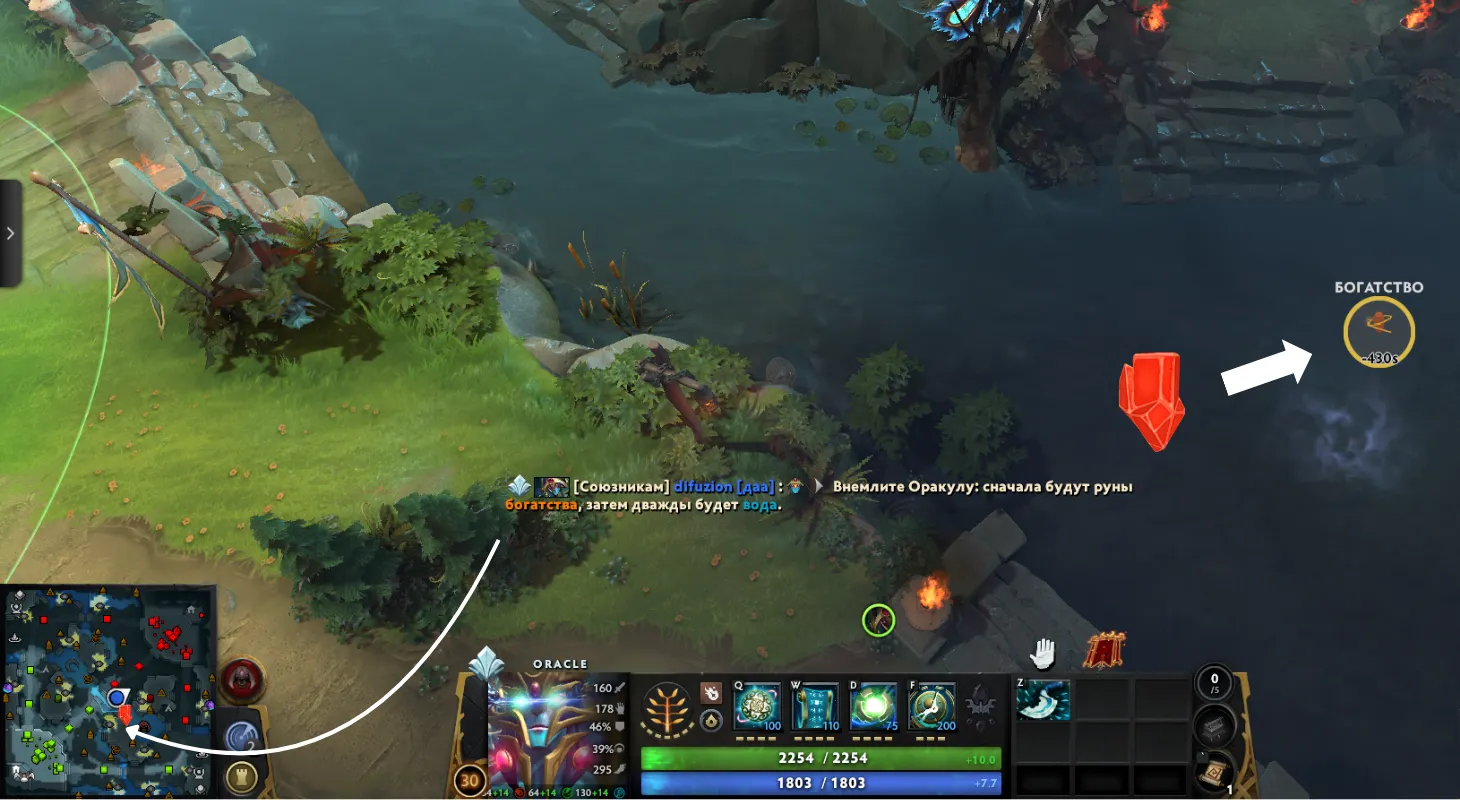Use the Blink Dagger item slot
Screen dimensions: 1460x800
[1043, 700]
